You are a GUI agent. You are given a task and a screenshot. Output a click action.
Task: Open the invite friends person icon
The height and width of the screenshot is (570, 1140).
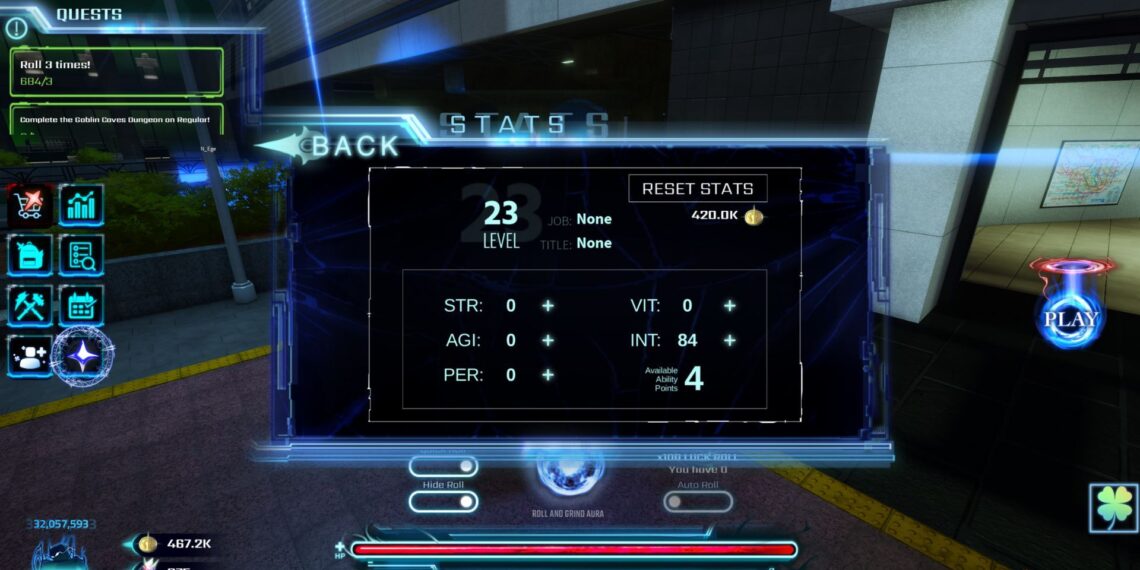[29, 355]
